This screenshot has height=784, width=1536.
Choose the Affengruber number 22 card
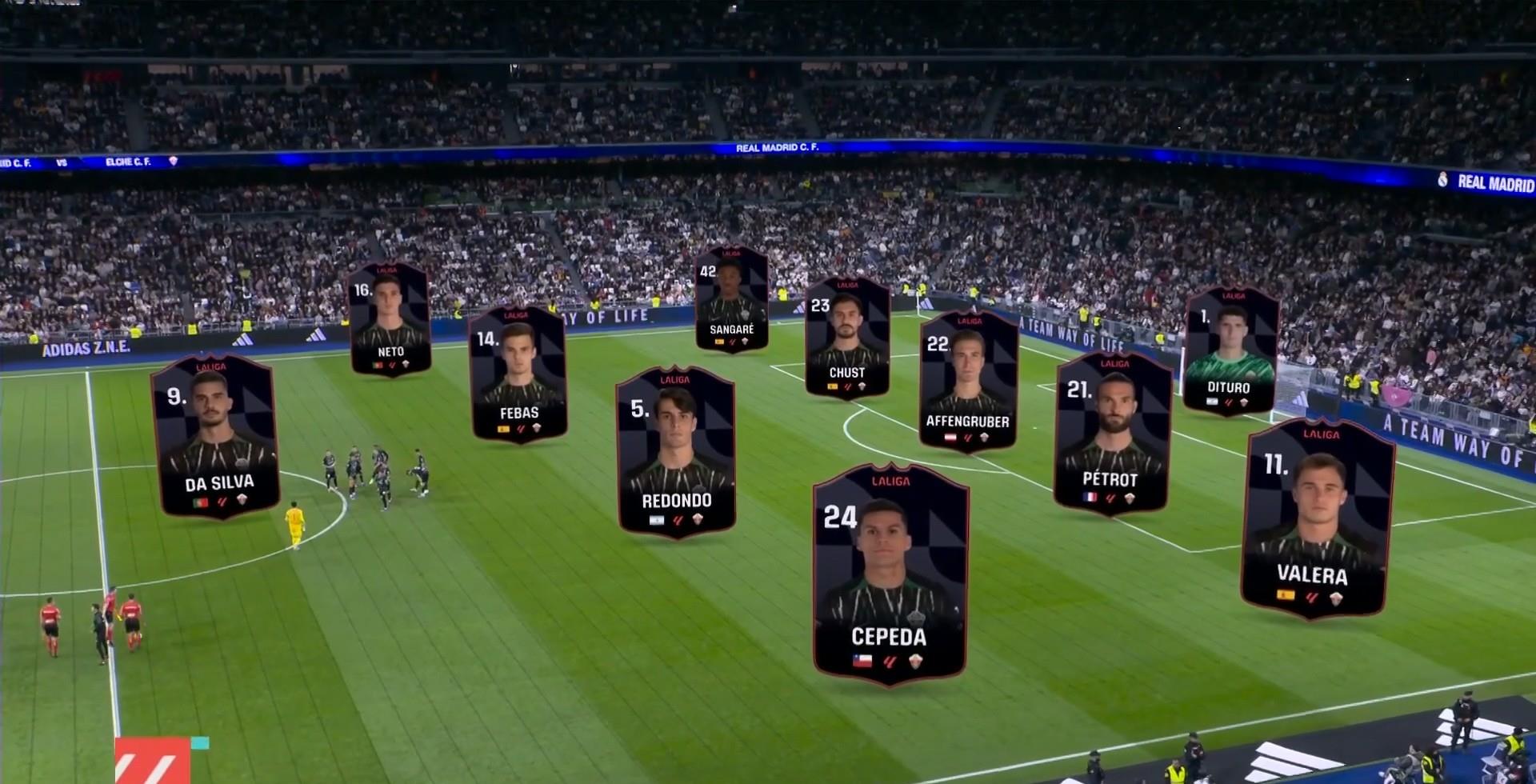pyautogui.click(x=968, y=381)
